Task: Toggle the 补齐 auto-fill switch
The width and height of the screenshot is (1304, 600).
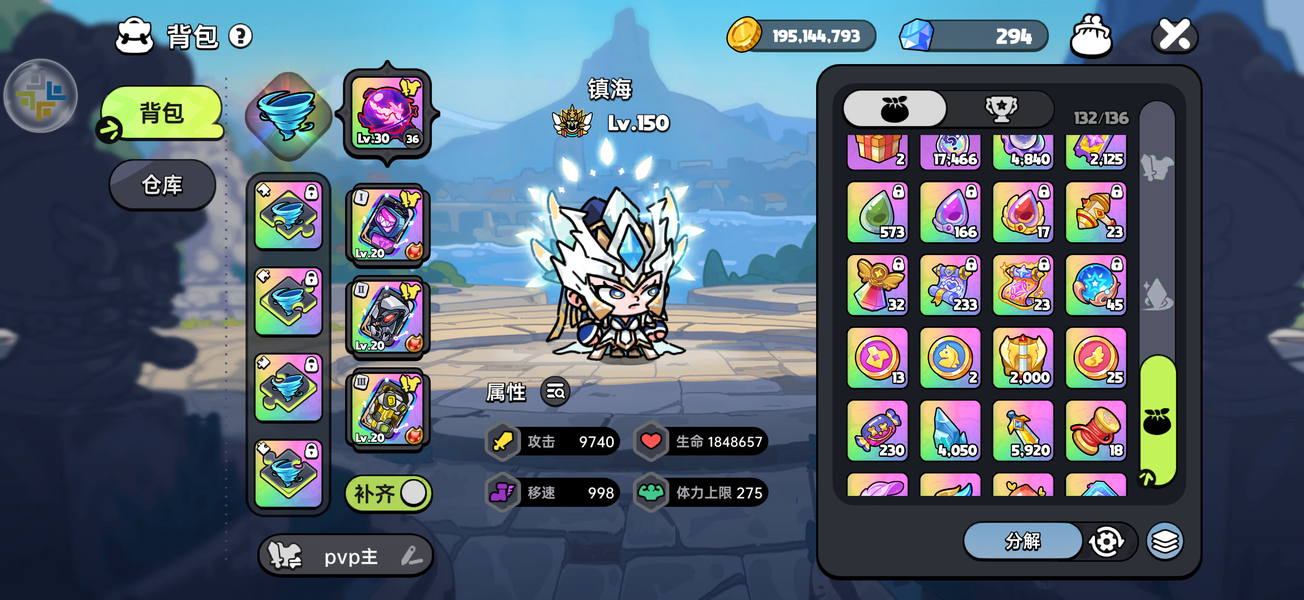Action: click(x=388, y=493)
